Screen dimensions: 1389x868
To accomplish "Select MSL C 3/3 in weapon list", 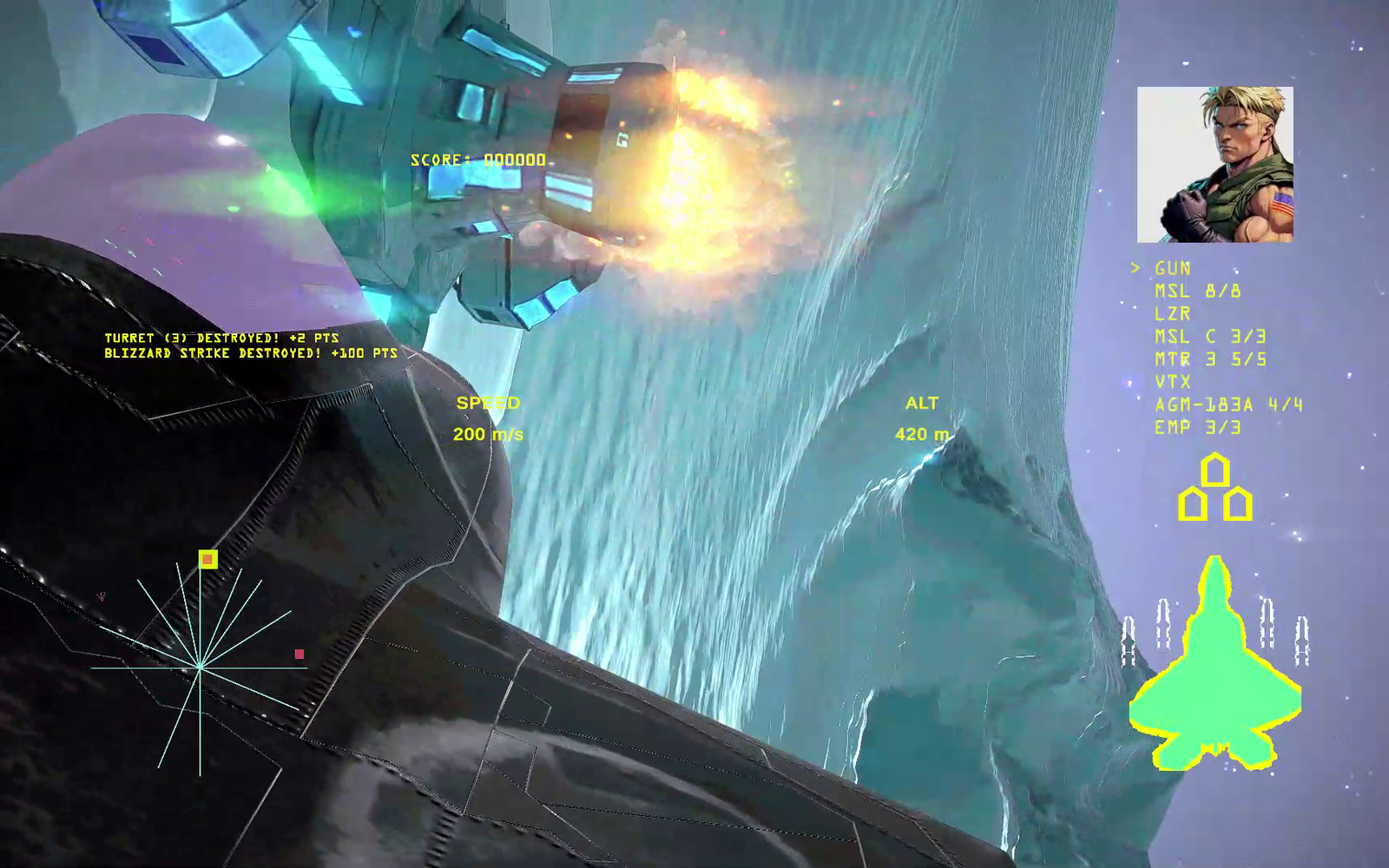I will tap(1209, 337).
